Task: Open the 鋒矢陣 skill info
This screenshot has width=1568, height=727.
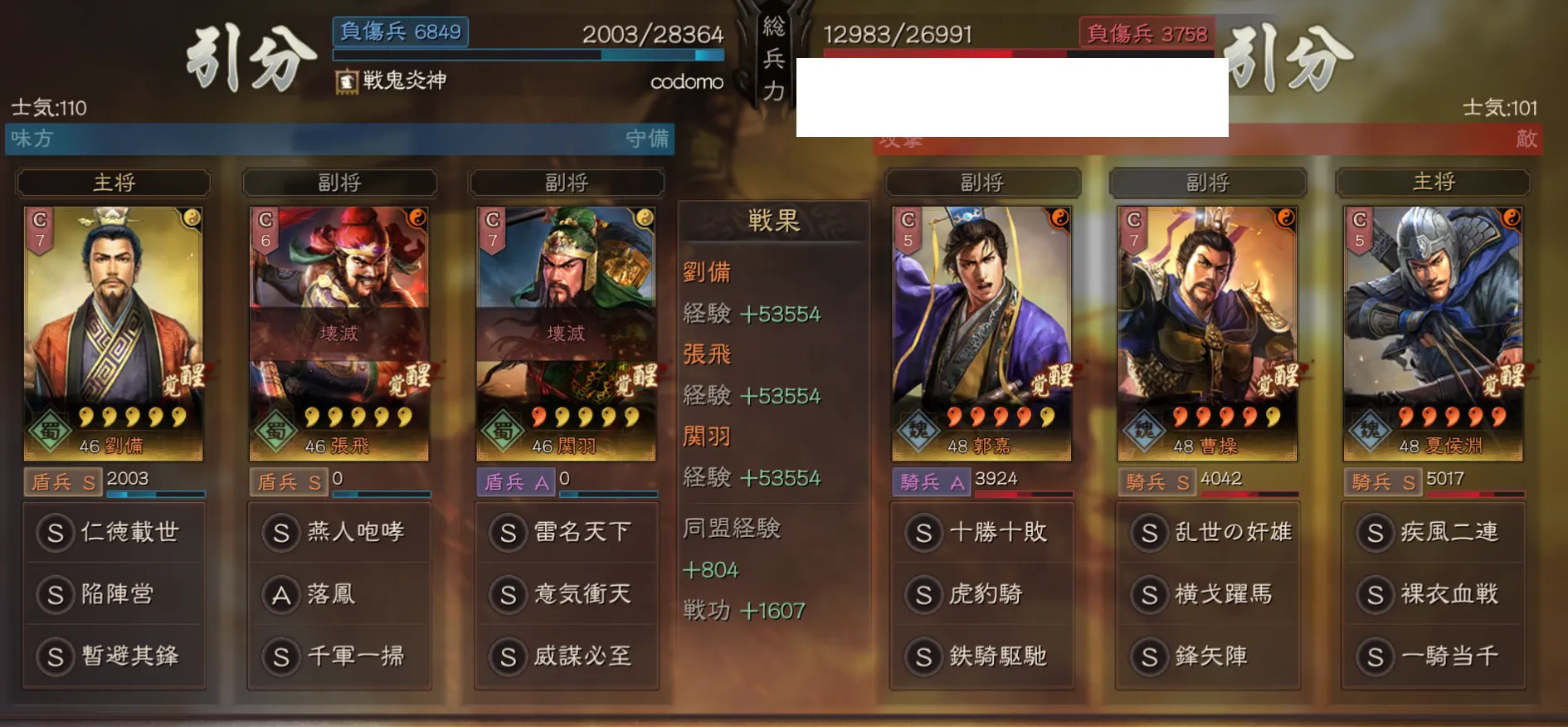Action: click(x=1207, y=656)
